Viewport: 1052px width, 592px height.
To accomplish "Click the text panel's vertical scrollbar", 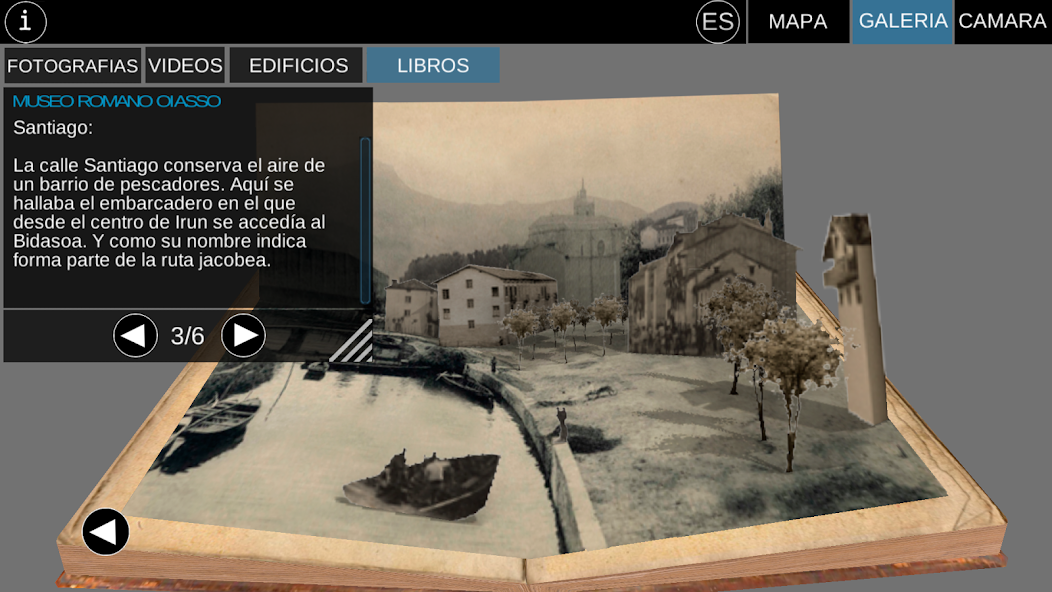I will [365, 220].
